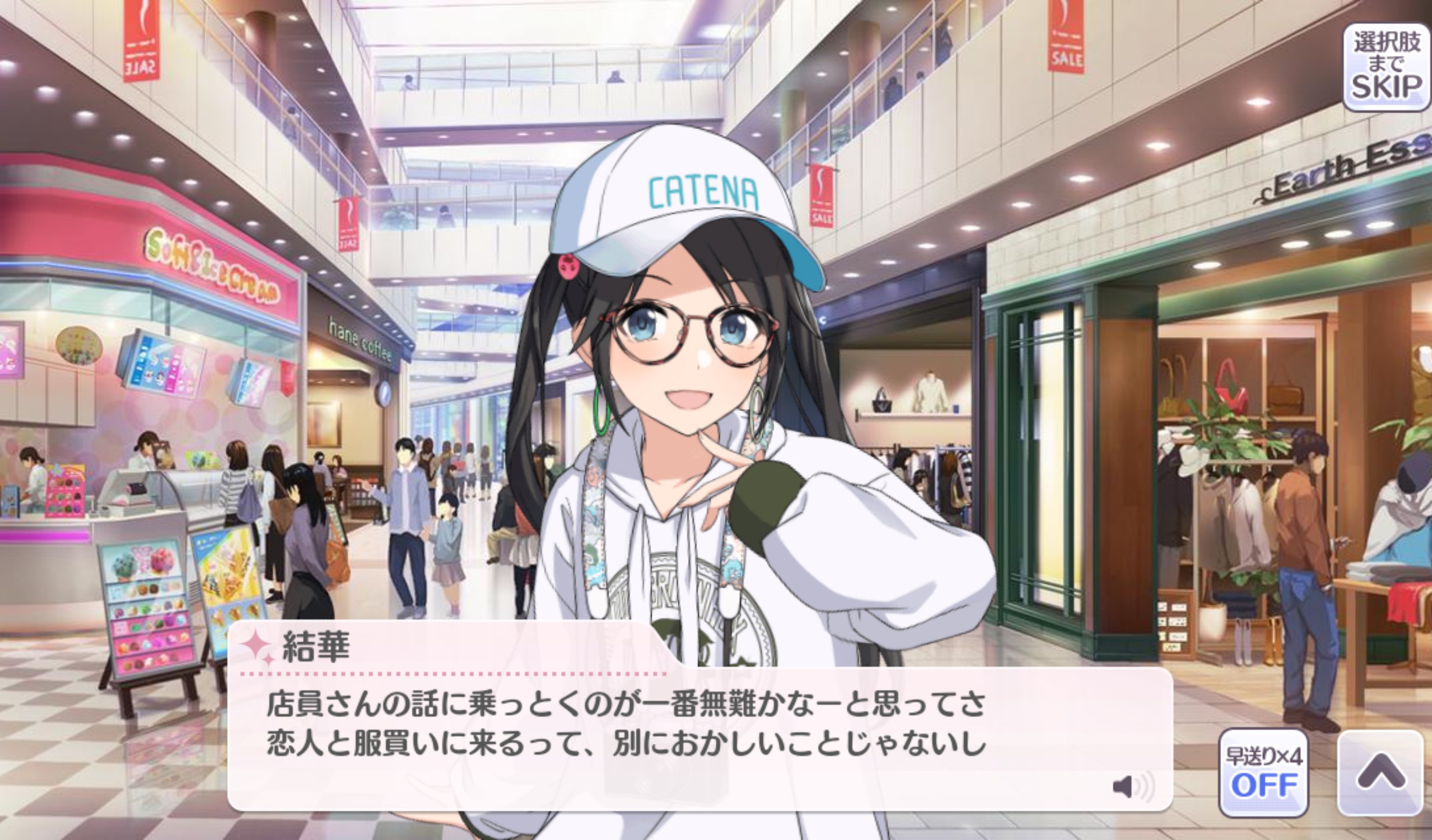Viewport: 1432px width, 840px height.
Task: Skip ahead to the next choice
Action: pyautogui.click(x=1386, y=67)
